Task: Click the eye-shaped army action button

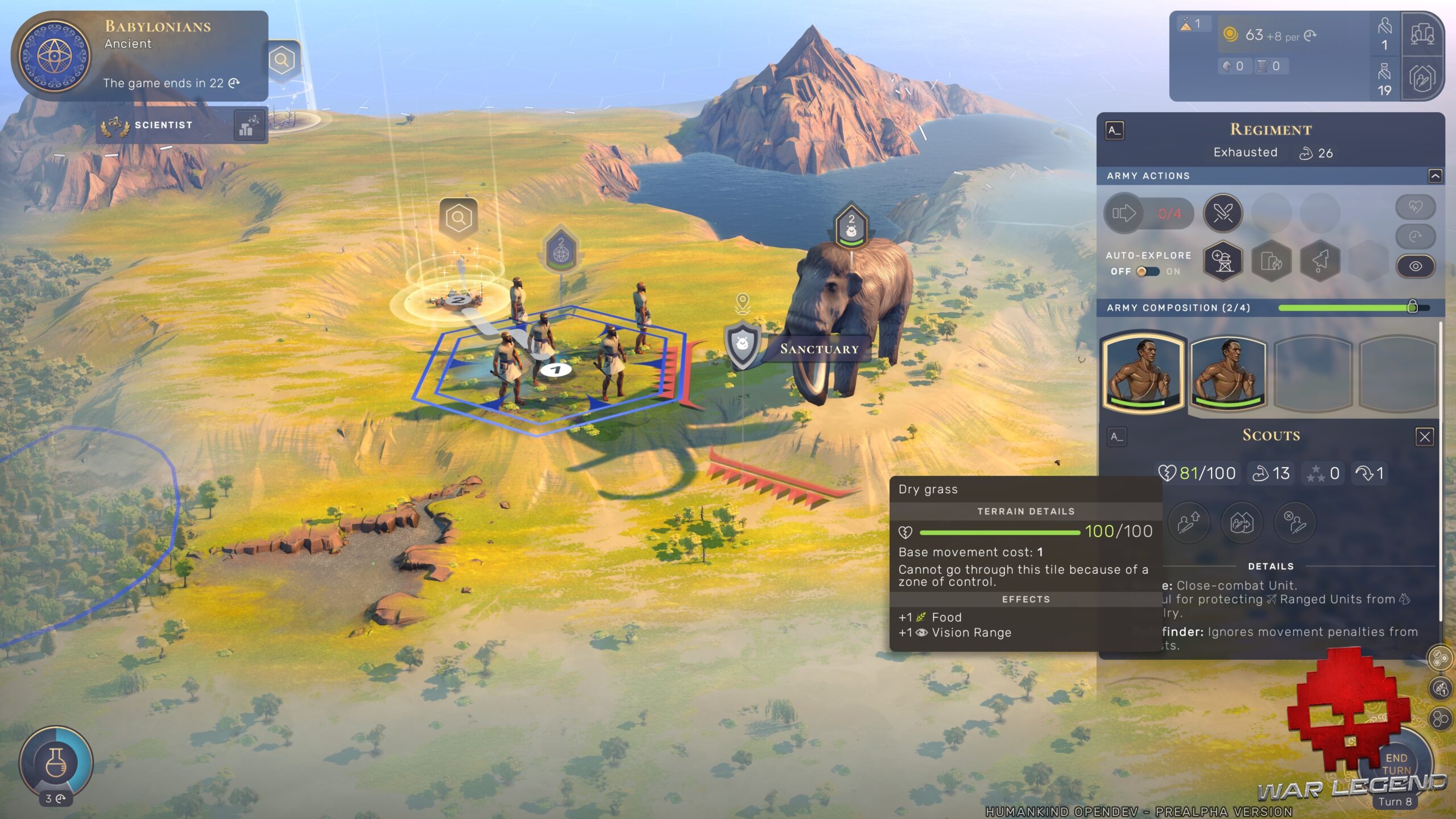Action: (1415, 266)
